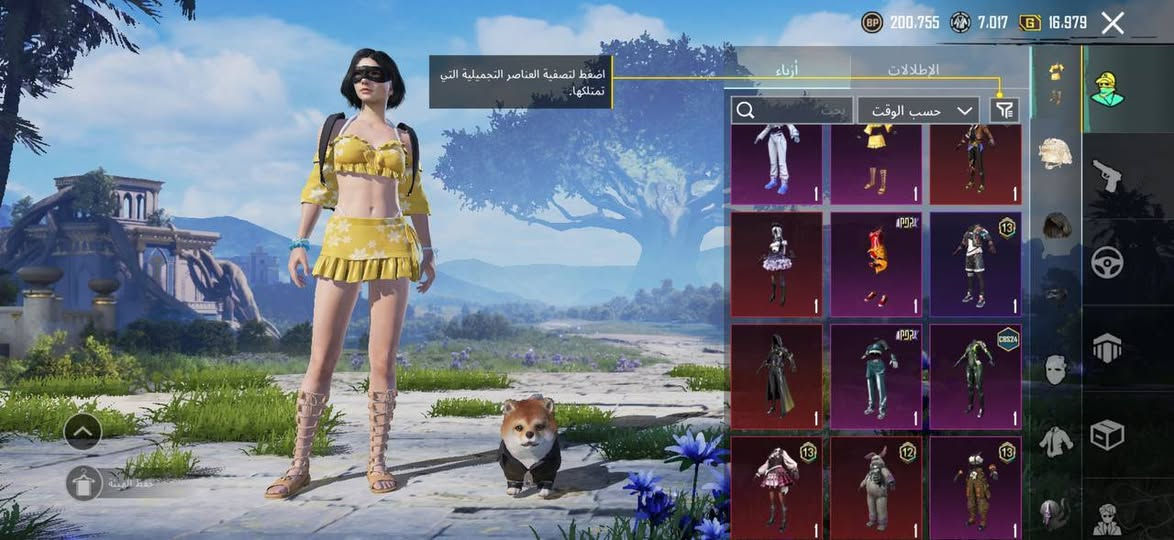Select the أزياء tab
Screen dimensions: 1174x540
pyautogui.click(x=788, y=70)
